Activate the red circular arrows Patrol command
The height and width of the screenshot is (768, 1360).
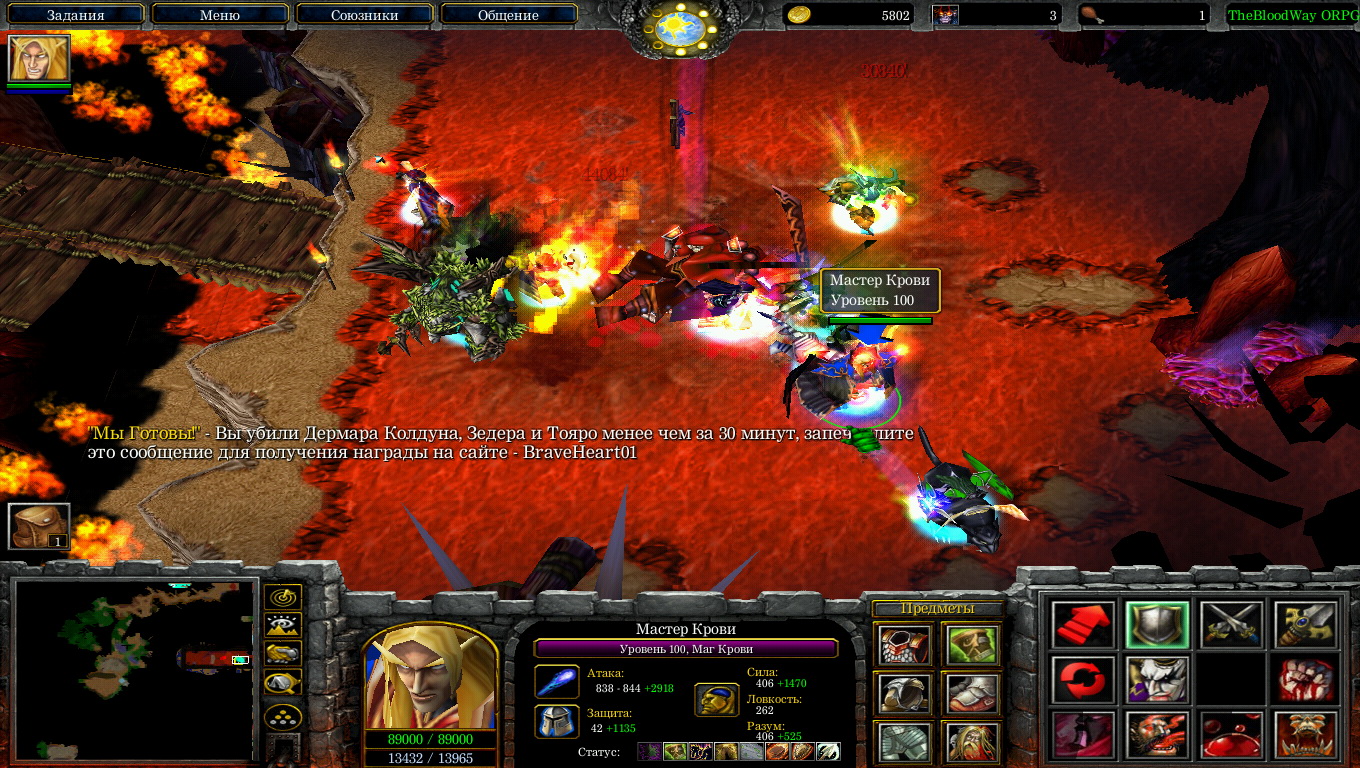1083,680
